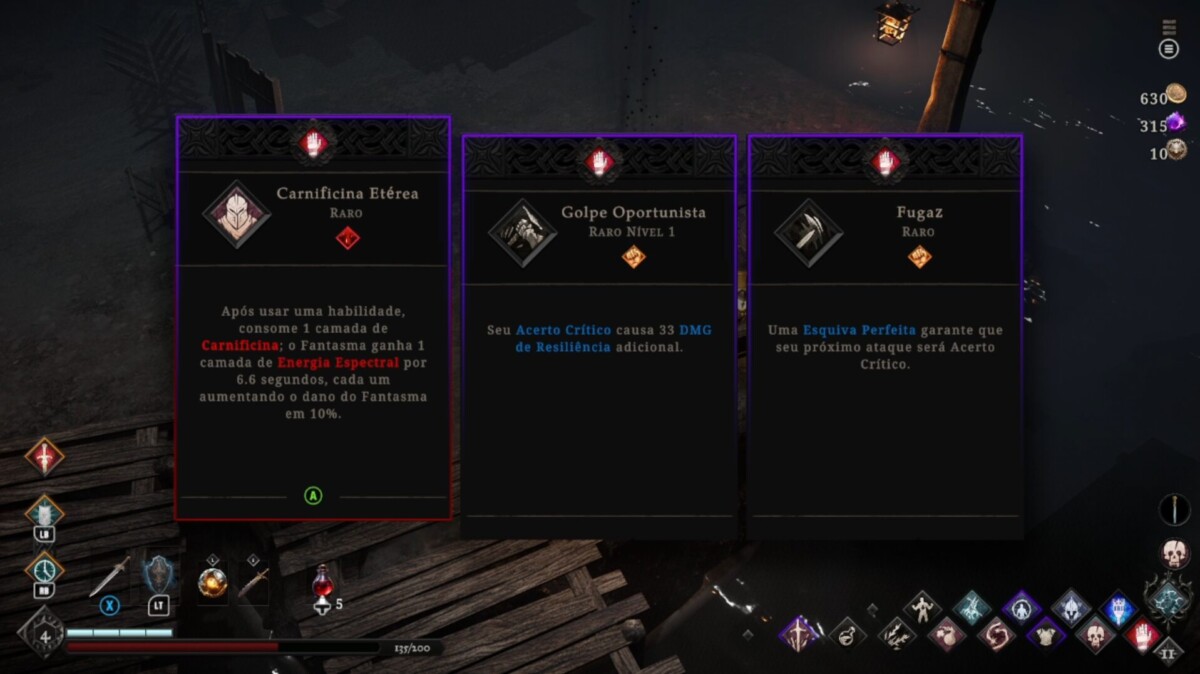
Task: Use the glowing orange orb item
Action: [x=212, y=581]
